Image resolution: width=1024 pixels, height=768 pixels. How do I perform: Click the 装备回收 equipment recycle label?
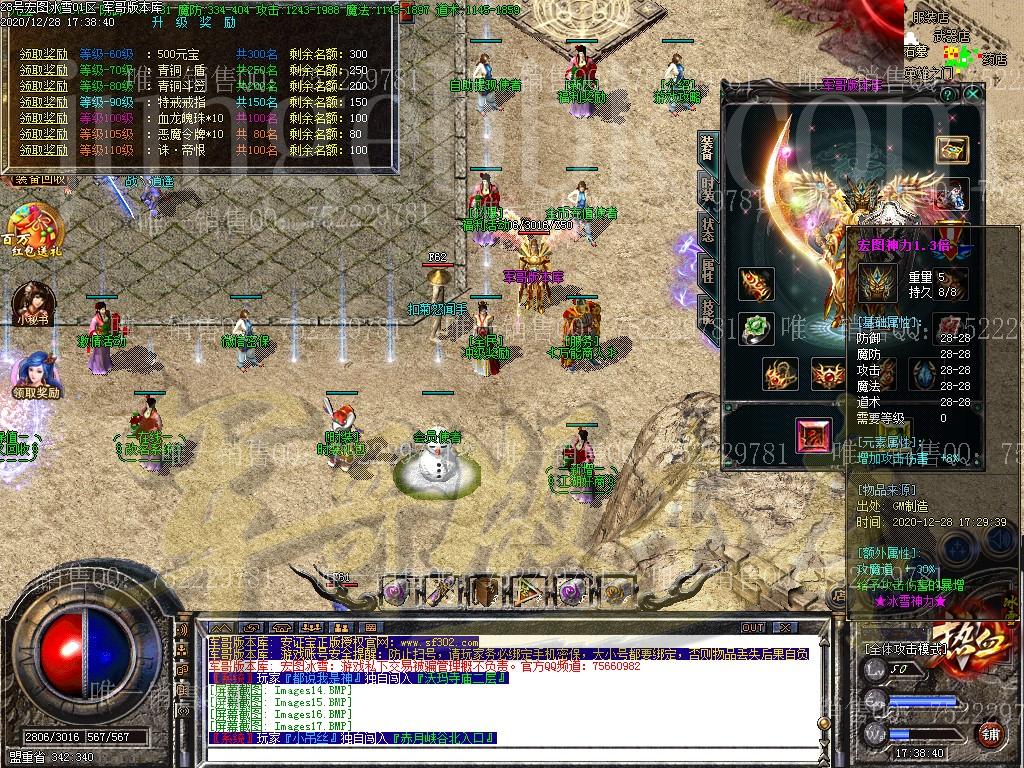38,180
